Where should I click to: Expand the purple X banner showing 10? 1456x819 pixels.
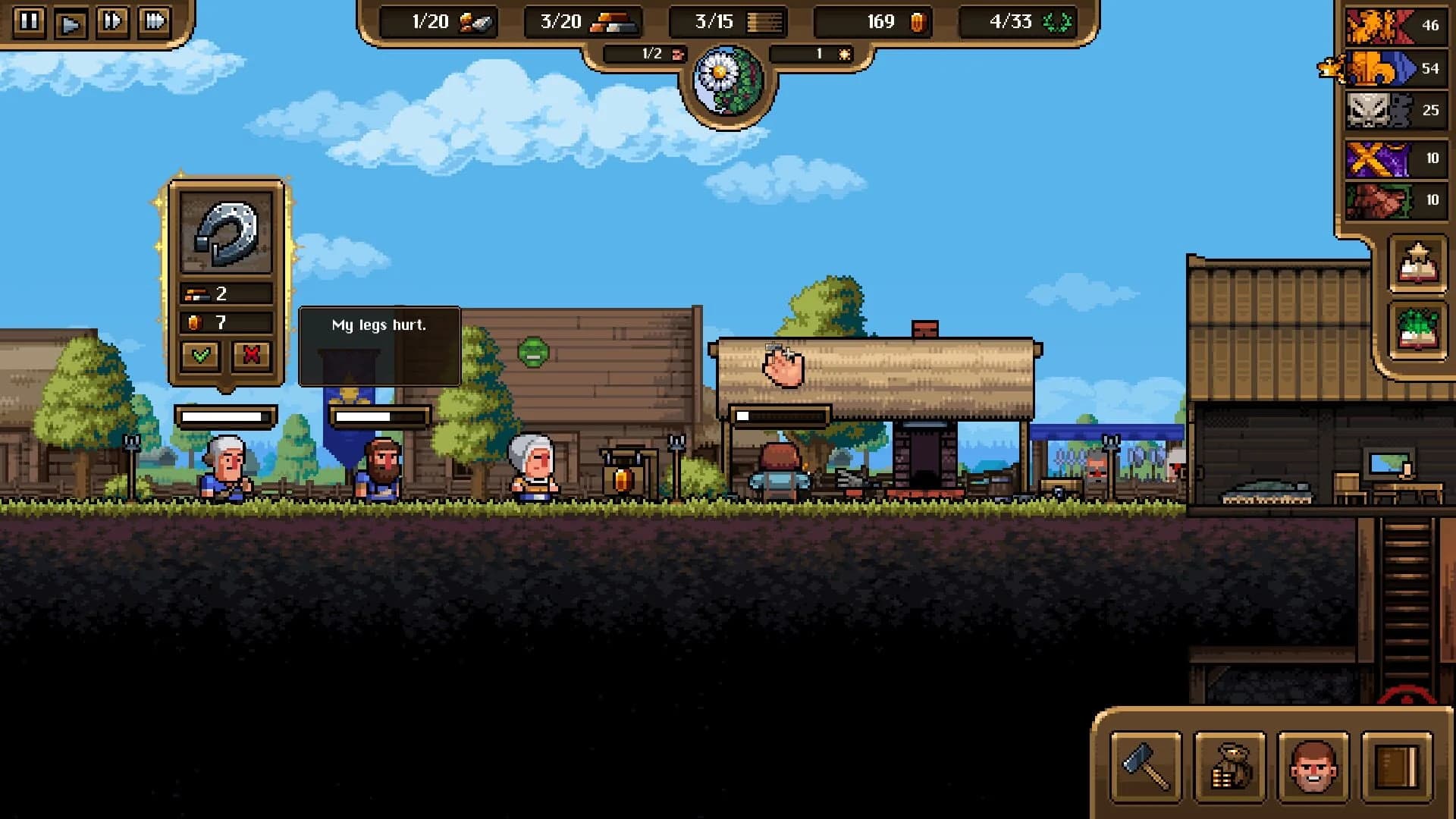[x=1394, y=158]
